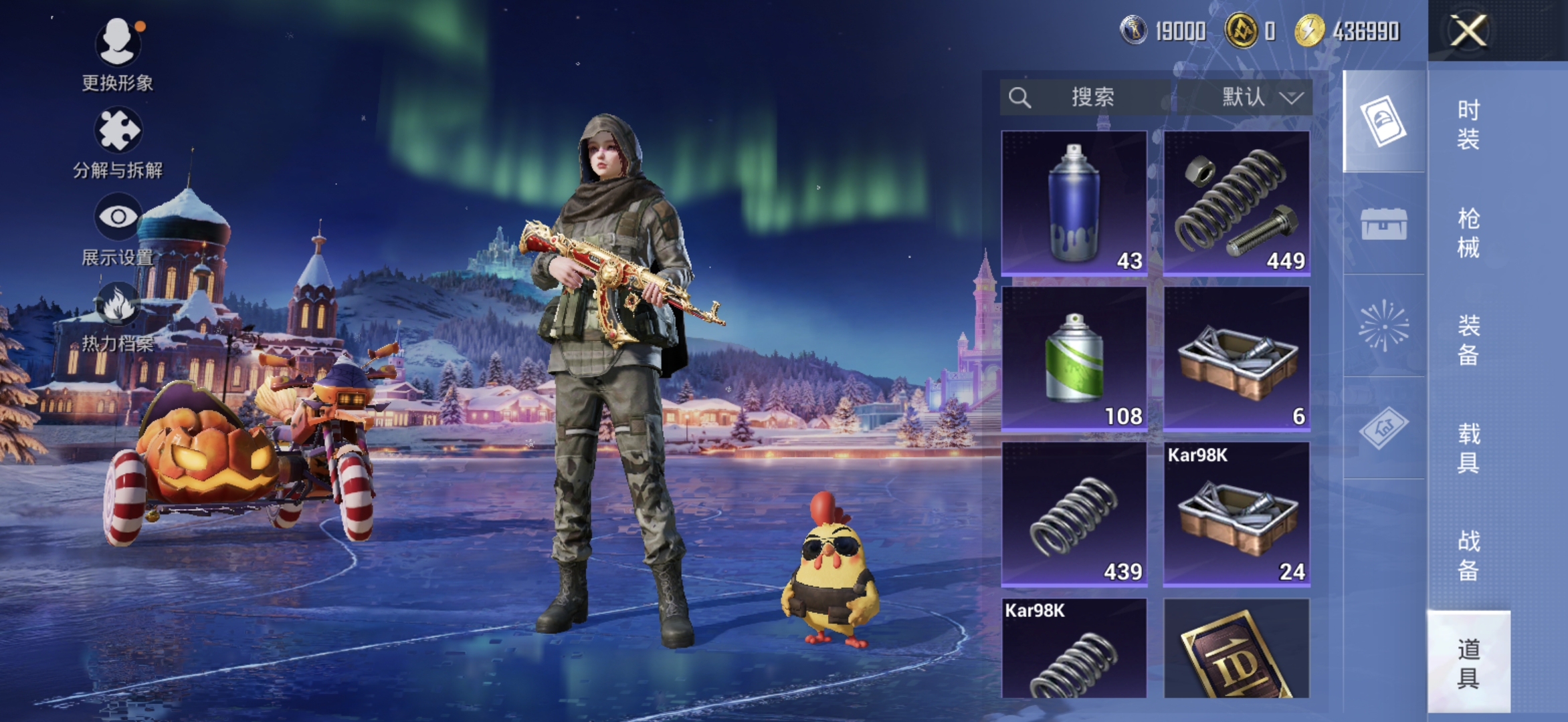This screenshot has width=1568, height=722.
Task: Select the Kar98K parts crate (24)
Action: point(1236,514)
